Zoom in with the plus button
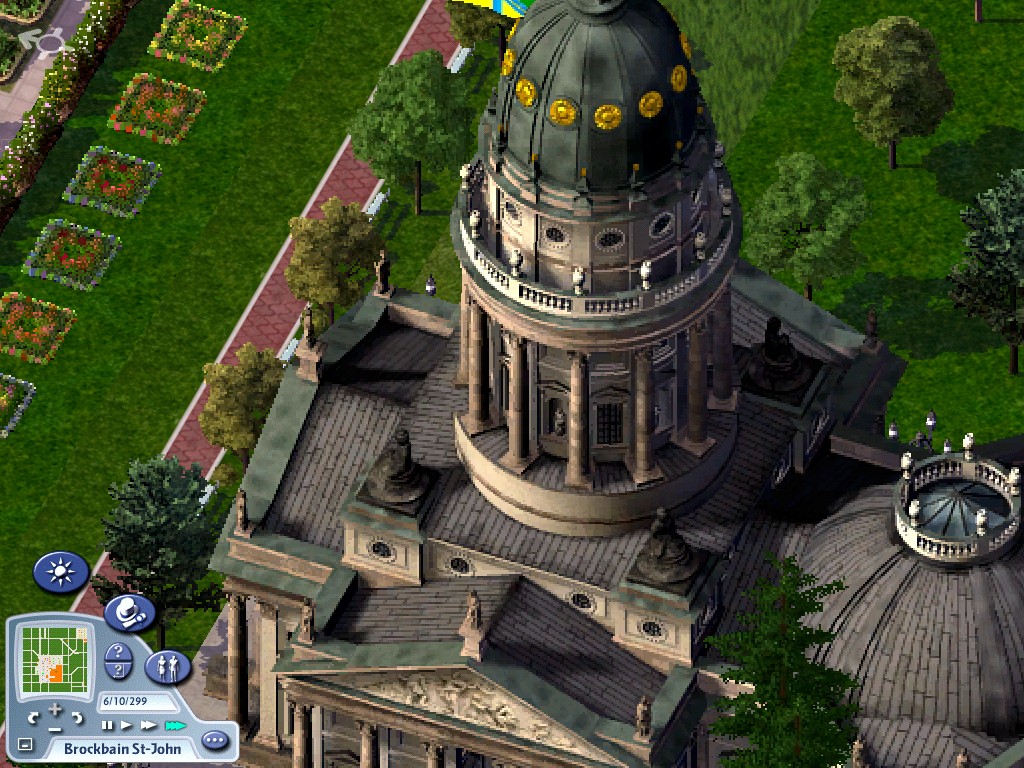Image resolution: width=1024 pixels, height=768 pixels. pyautogui.click(x=55, y=709)
